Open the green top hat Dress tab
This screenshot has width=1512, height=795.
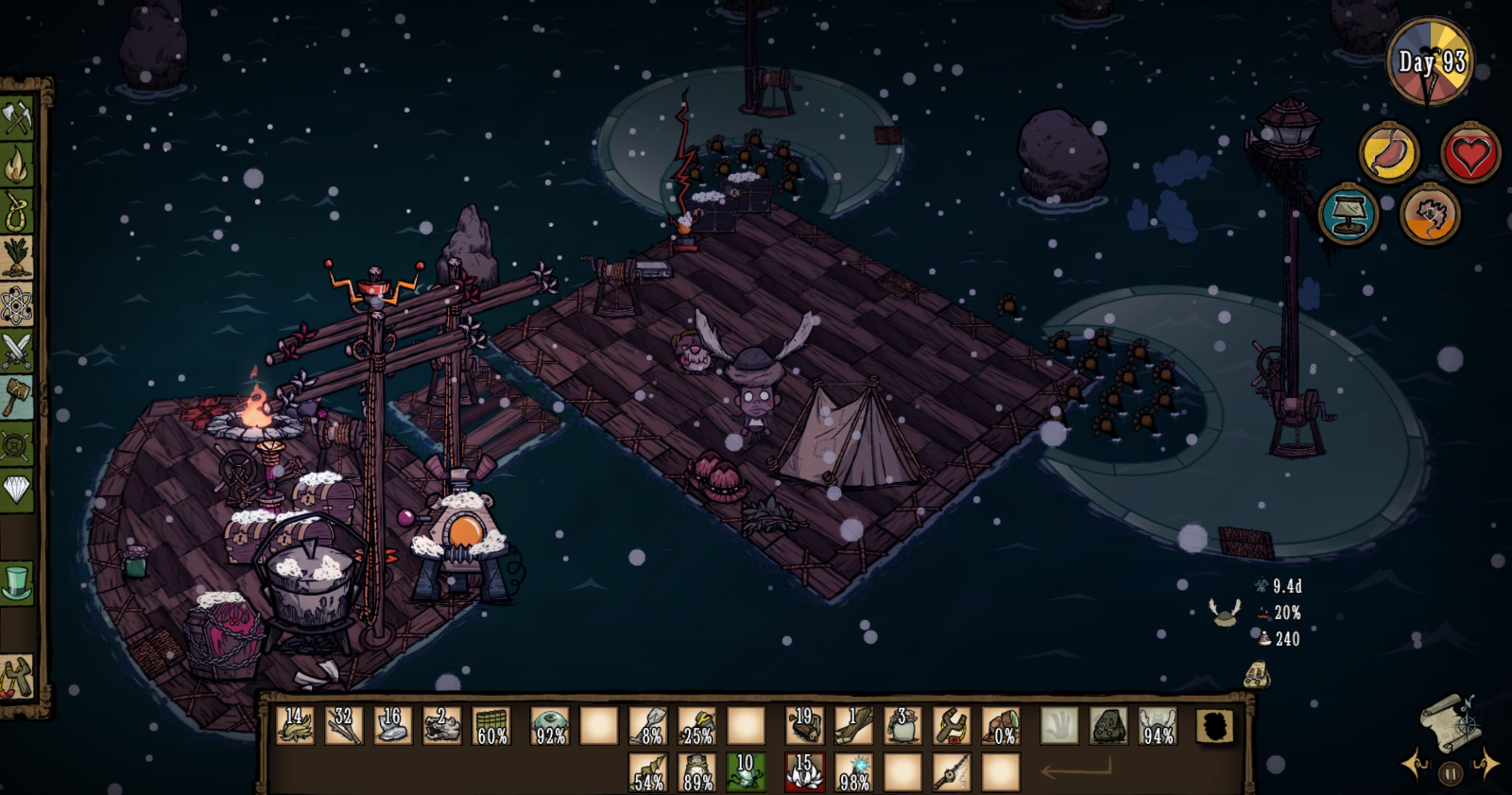tap(17, 582)
